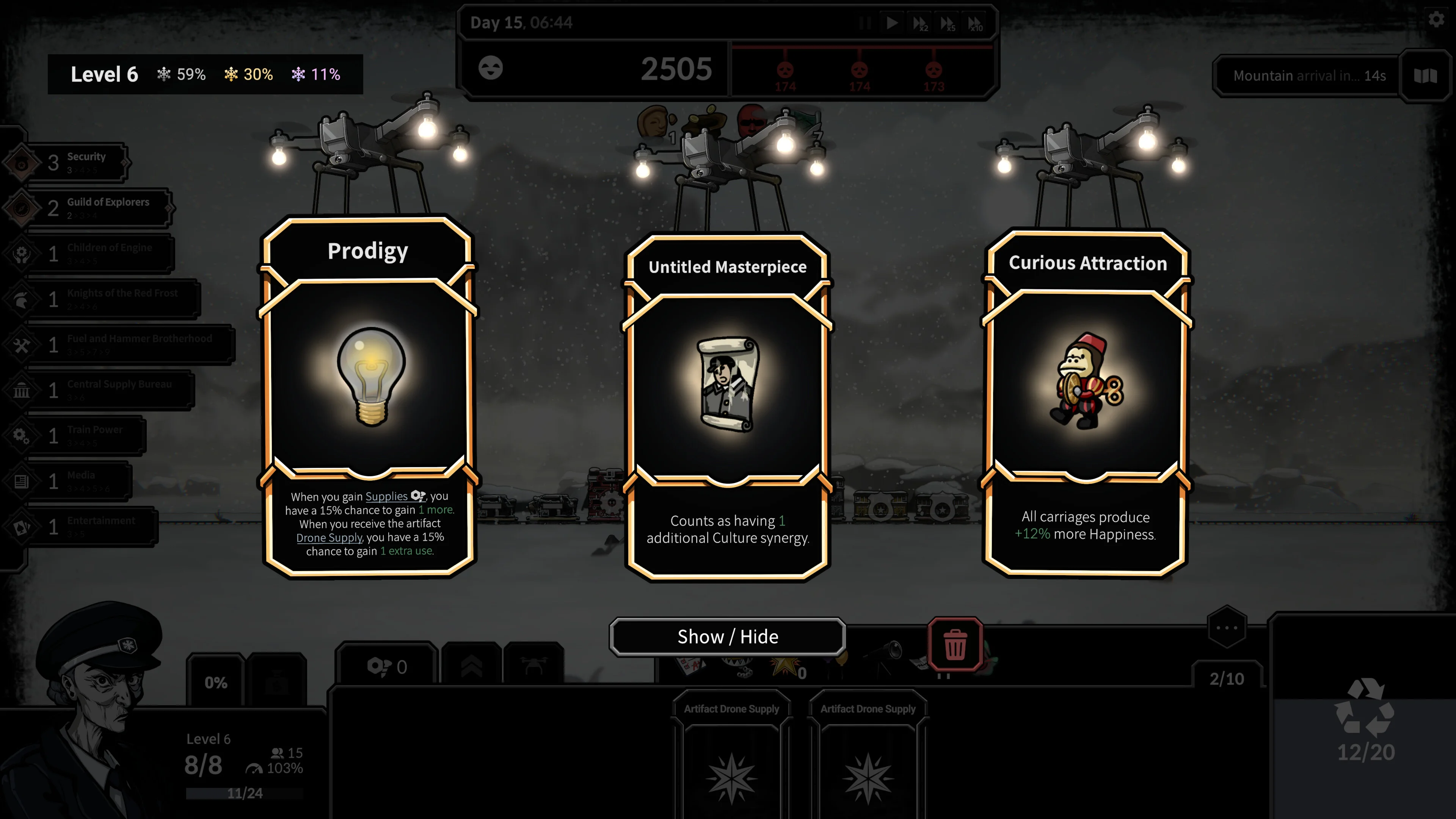Screen dimensions: 1456x819
Task: Click the red trash can button
Action: 955,644
